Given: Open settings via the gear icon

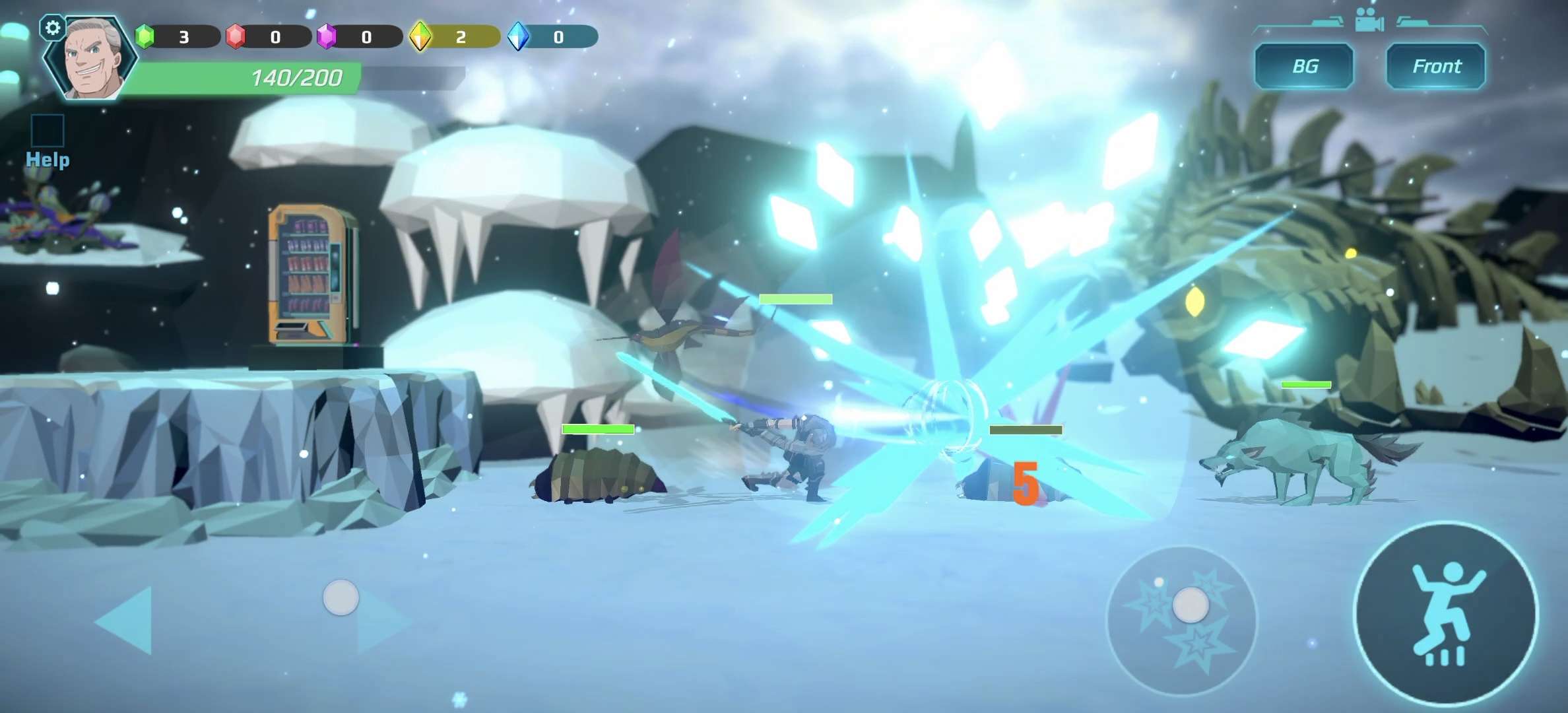Looking at the screenshot, I should [53, 28].
